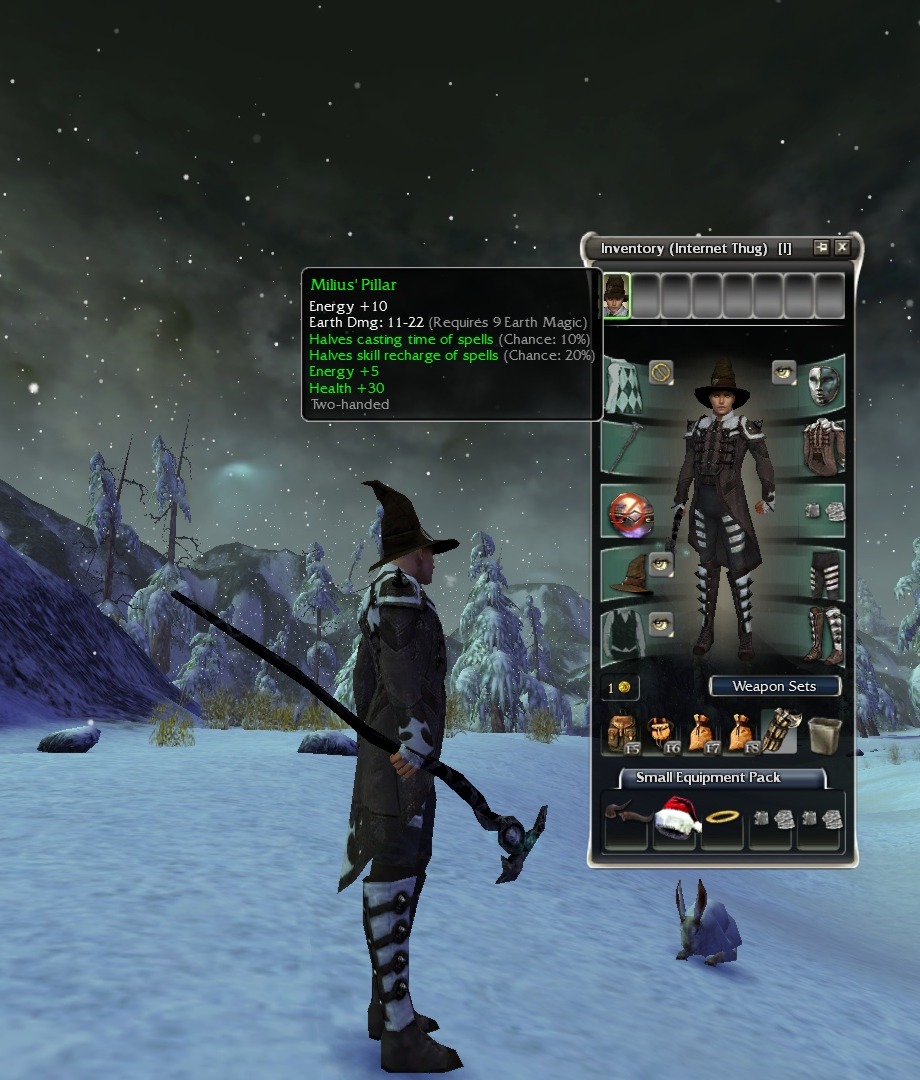Screen dimensions: 920x1080
Task: Choose the brown coat chest armor slot
Action: (x=824, y=448)
